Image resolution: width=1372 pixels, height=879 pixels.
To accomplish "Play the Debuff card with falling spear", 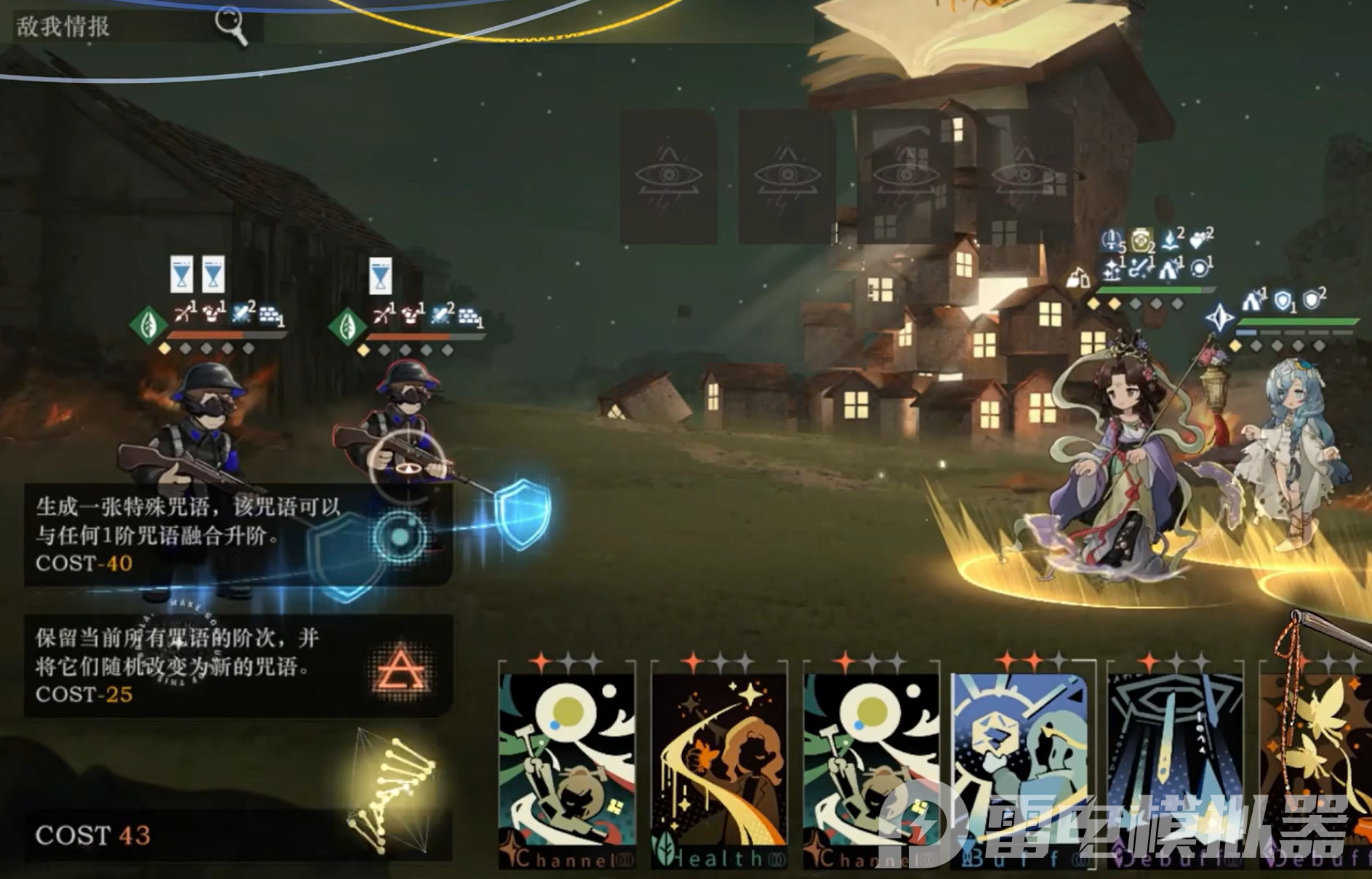I will pyautogui.click(x=1175, y=767).
